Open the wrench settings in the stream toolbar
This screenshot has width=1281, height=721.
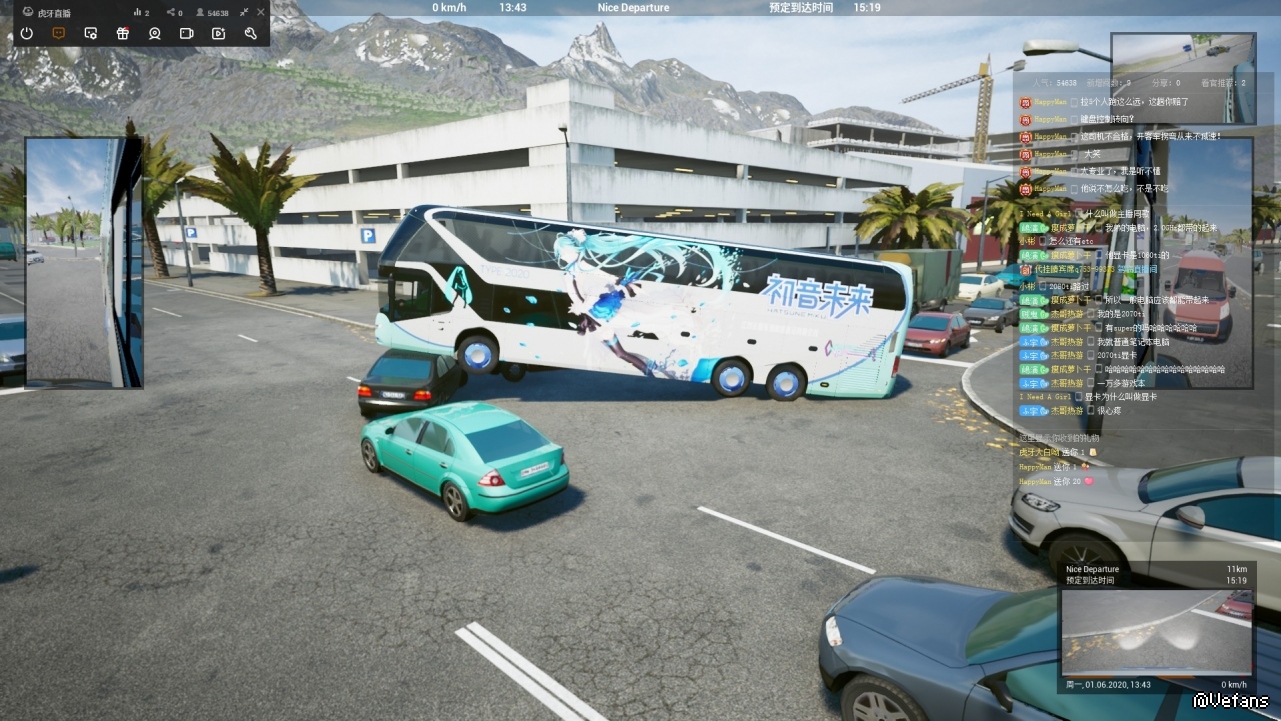(x=250, y=33)
